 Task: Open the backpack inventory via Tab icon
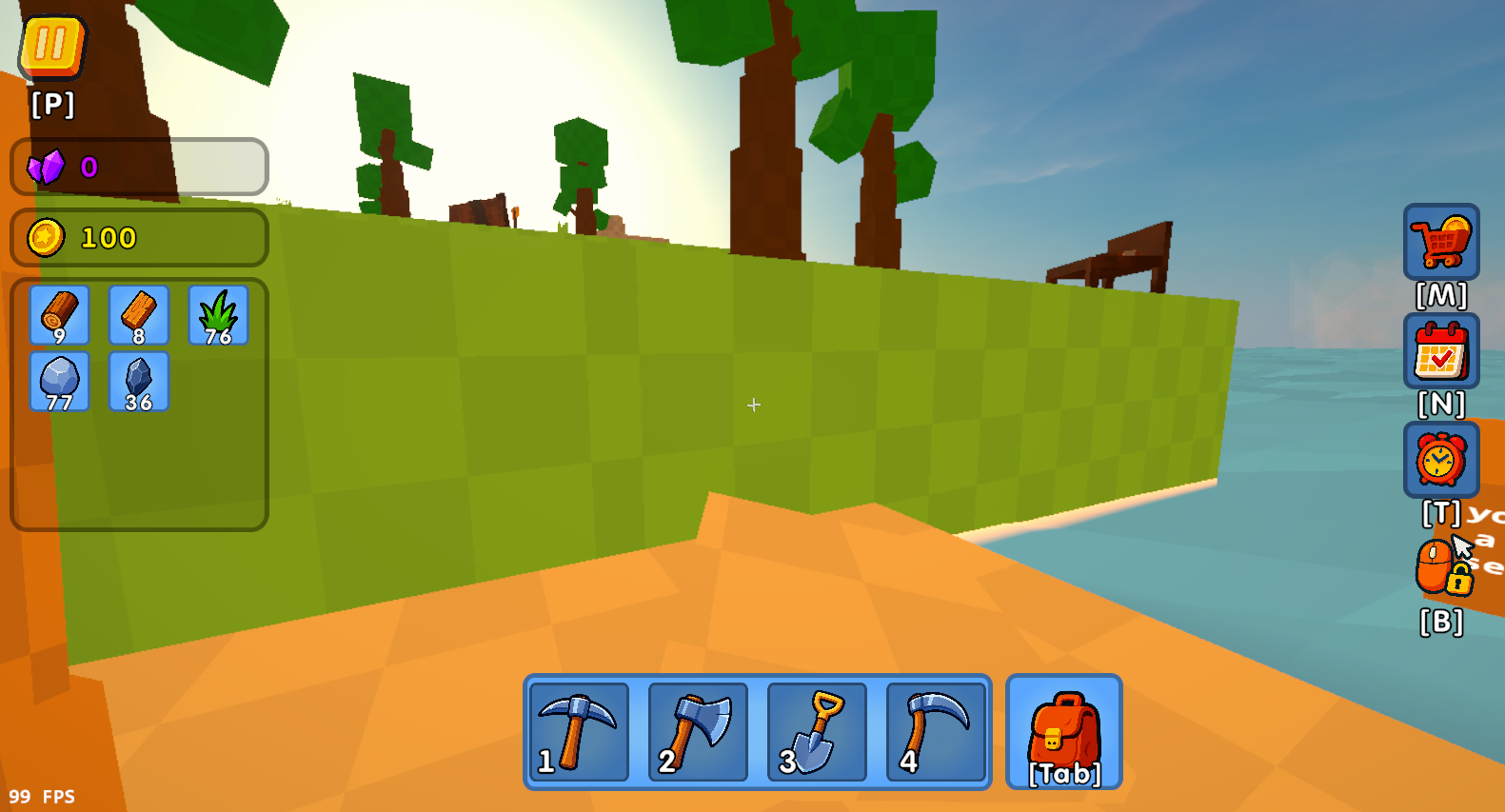[1063, 731]
